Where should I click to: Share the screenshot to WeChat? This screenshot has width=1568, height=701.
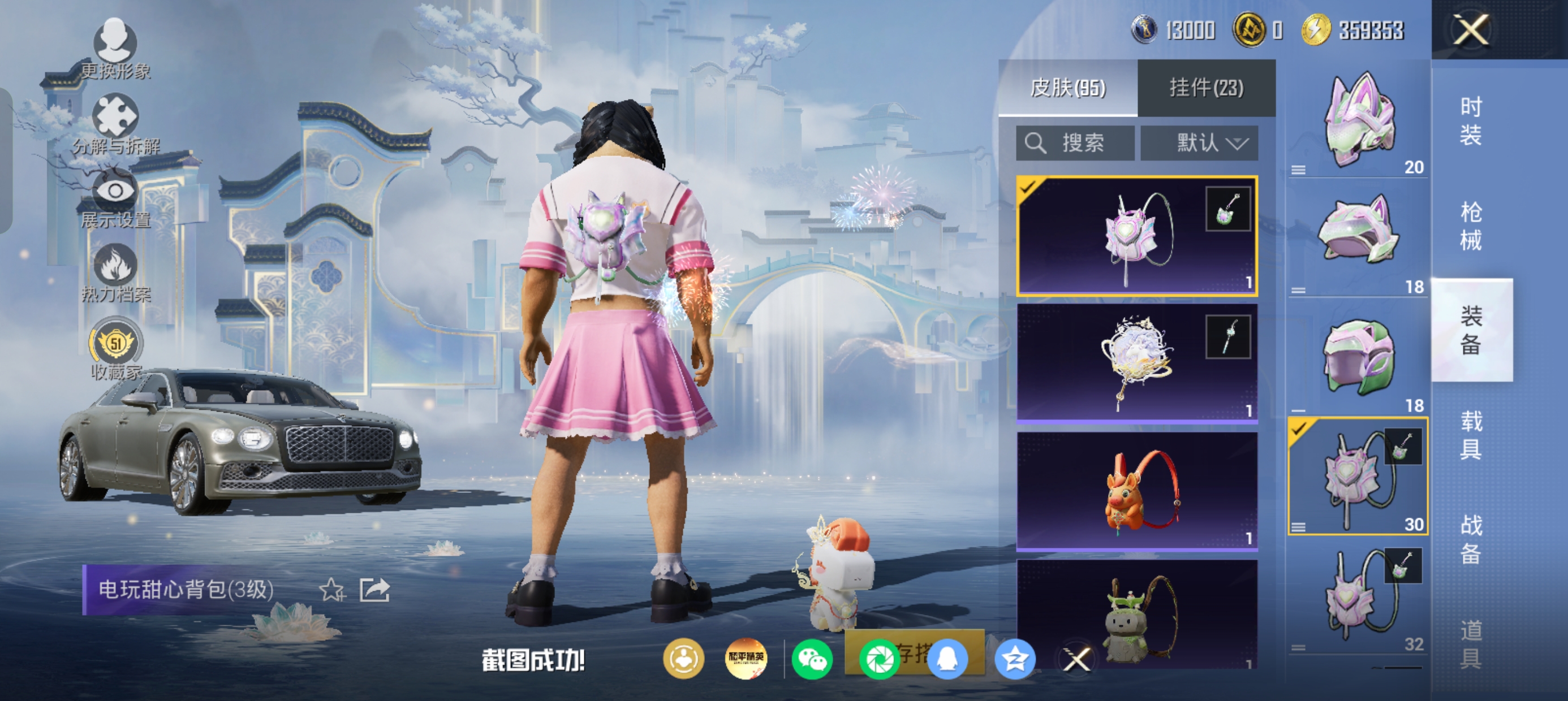[x=812, y=659]
